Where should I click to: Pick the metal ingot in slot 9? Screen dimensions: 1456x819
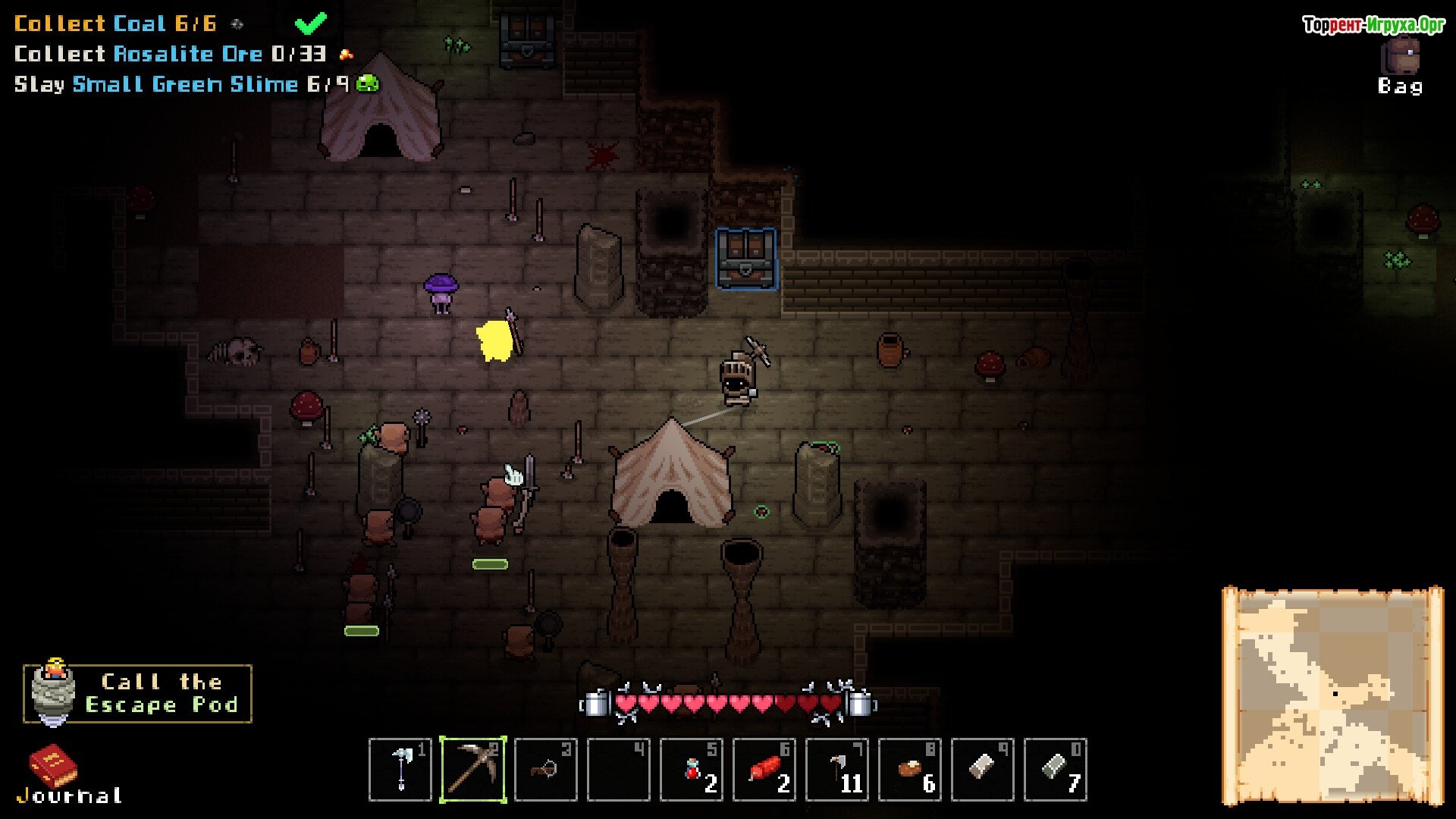coord(983,770)
